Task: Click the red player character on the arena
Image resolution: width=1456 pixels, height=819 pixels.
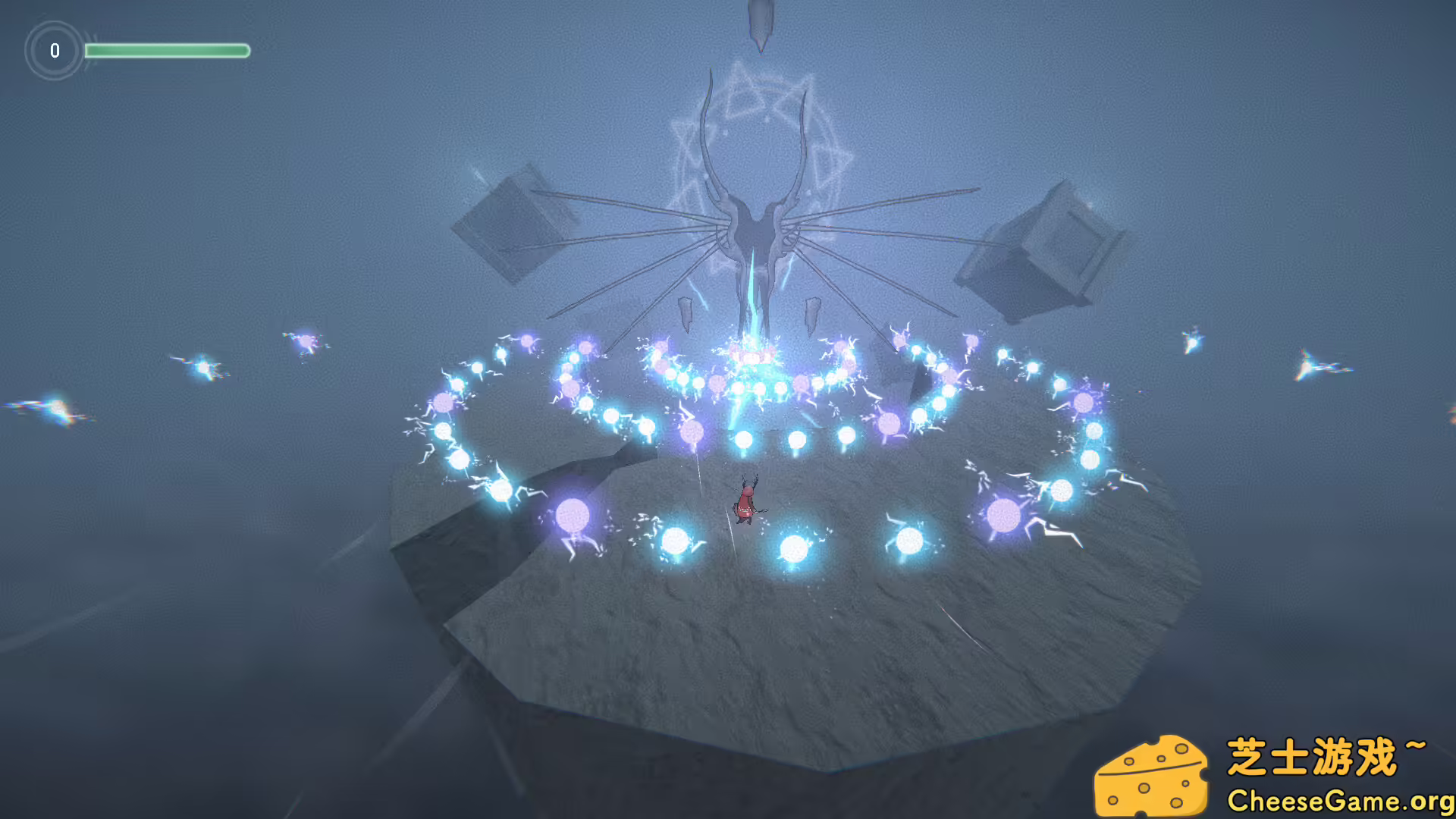Action: point(745,500)
